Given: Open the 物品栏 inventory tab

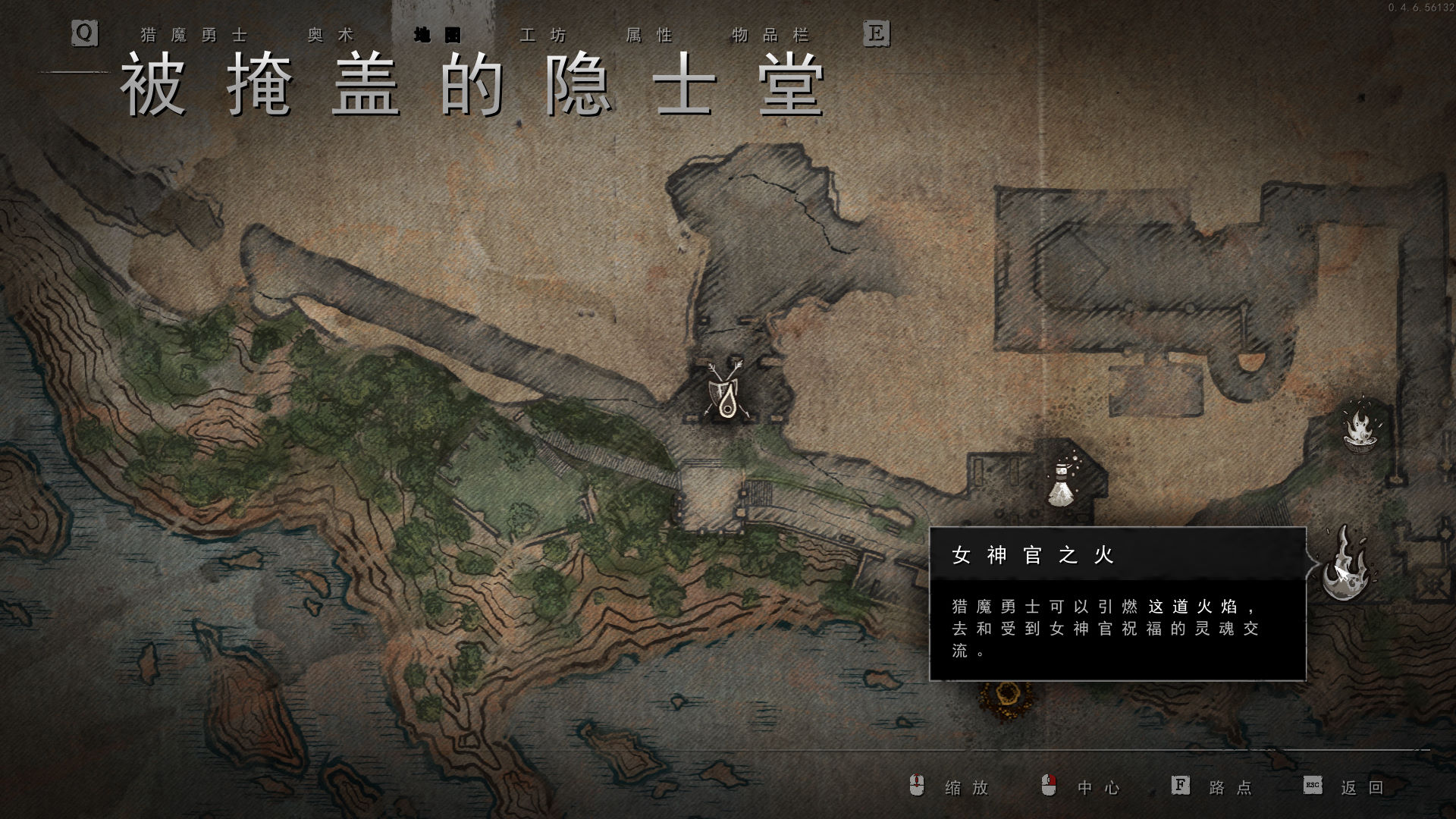Looking at the screenshot, I should [770, 36].
